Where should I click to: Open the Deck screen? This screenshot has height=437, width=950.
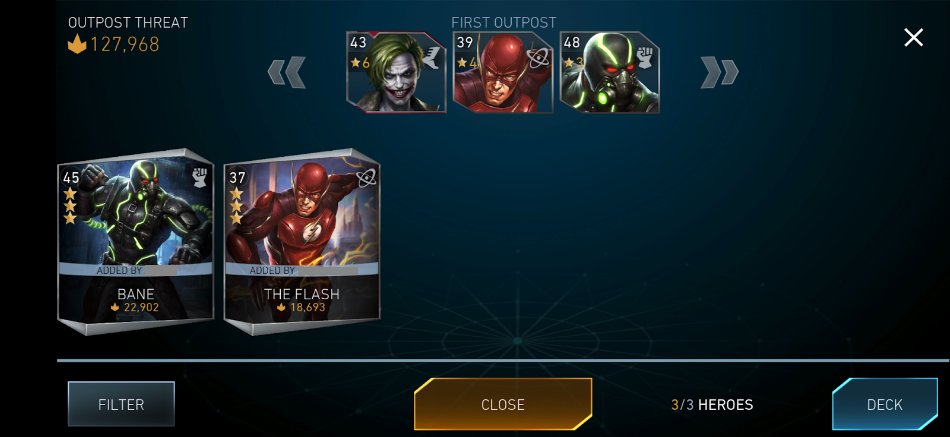click(884, 405)
